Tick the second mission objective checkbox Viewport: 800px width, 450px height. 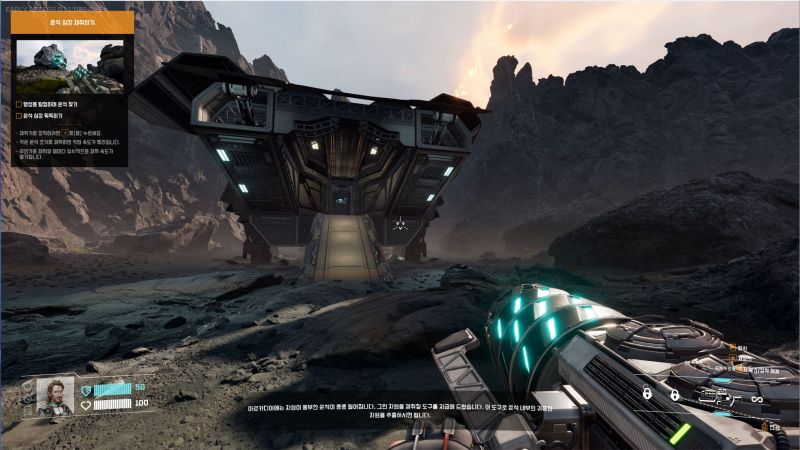(20, 116)
